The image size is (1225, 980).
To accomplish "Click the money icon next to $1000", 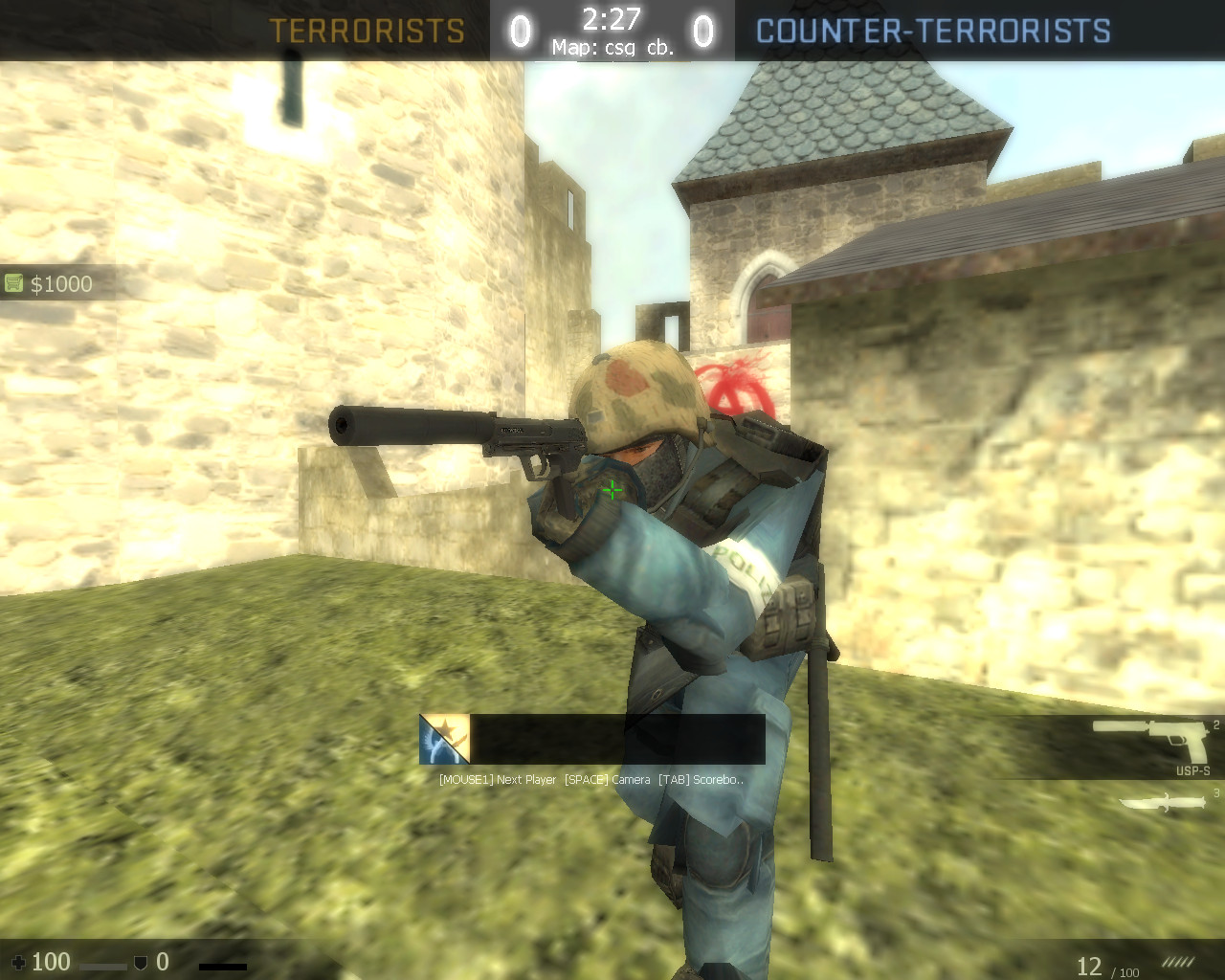I will pyautogui.click(x=13, y=280).
